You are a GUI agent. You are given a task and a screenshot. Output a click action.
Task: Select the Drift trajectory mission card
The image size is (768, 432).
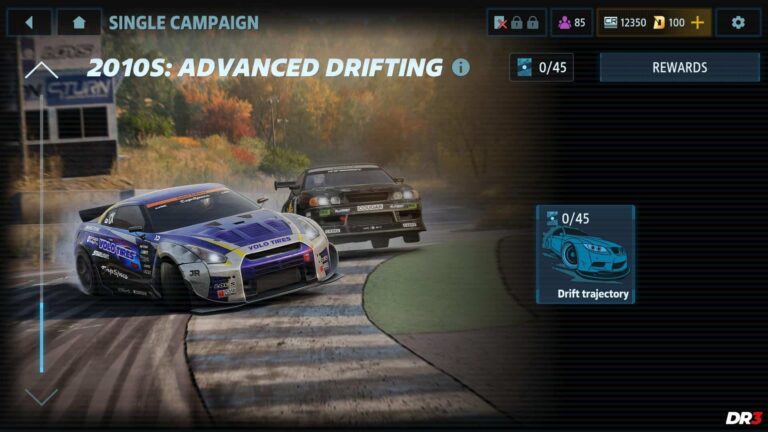point(585,254)
